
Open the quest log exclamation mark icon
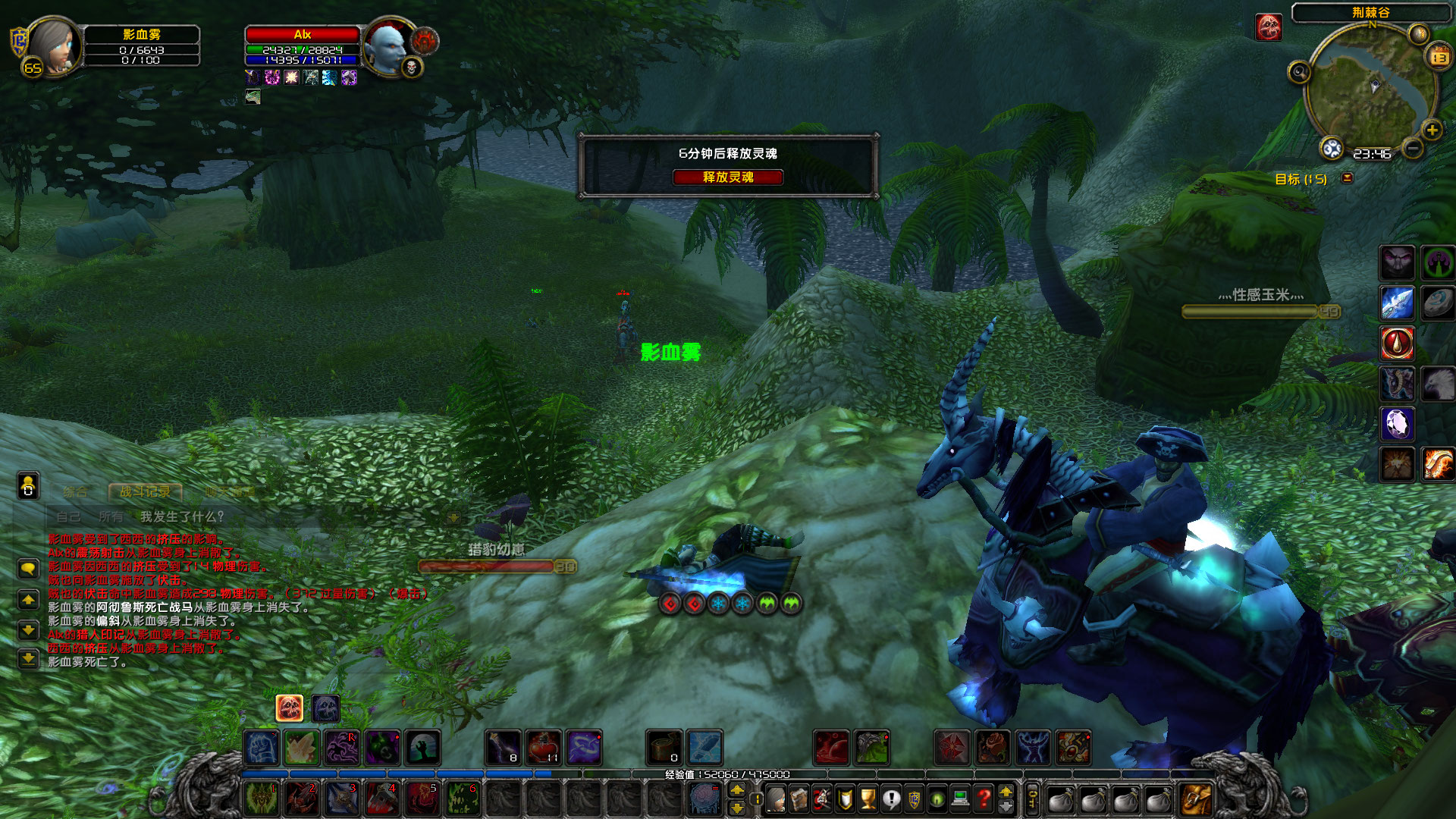point(891,798)
